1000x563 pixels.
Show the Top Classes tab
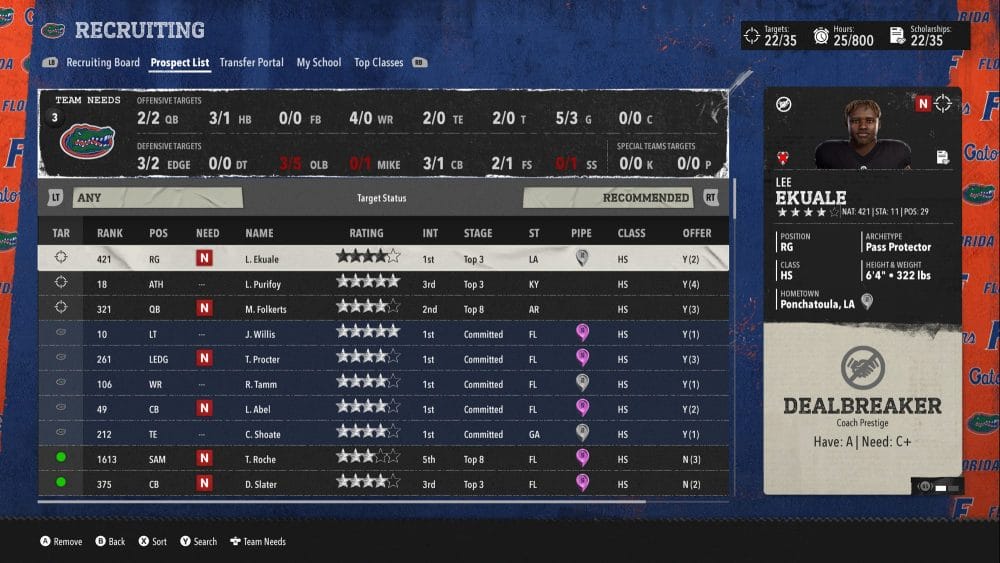point(378,62)
